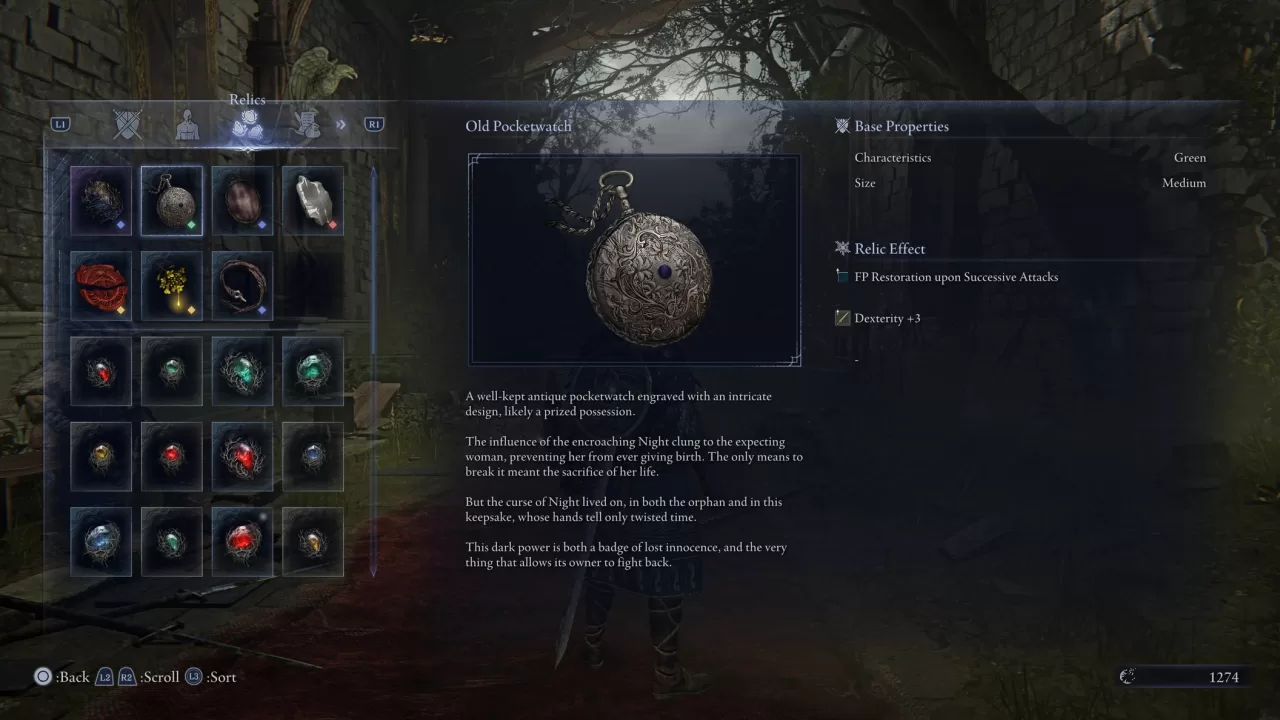The height and width of the screenshot is (720, 1280).
Task: Open the character body tab
Action: (x=188, y=124)
